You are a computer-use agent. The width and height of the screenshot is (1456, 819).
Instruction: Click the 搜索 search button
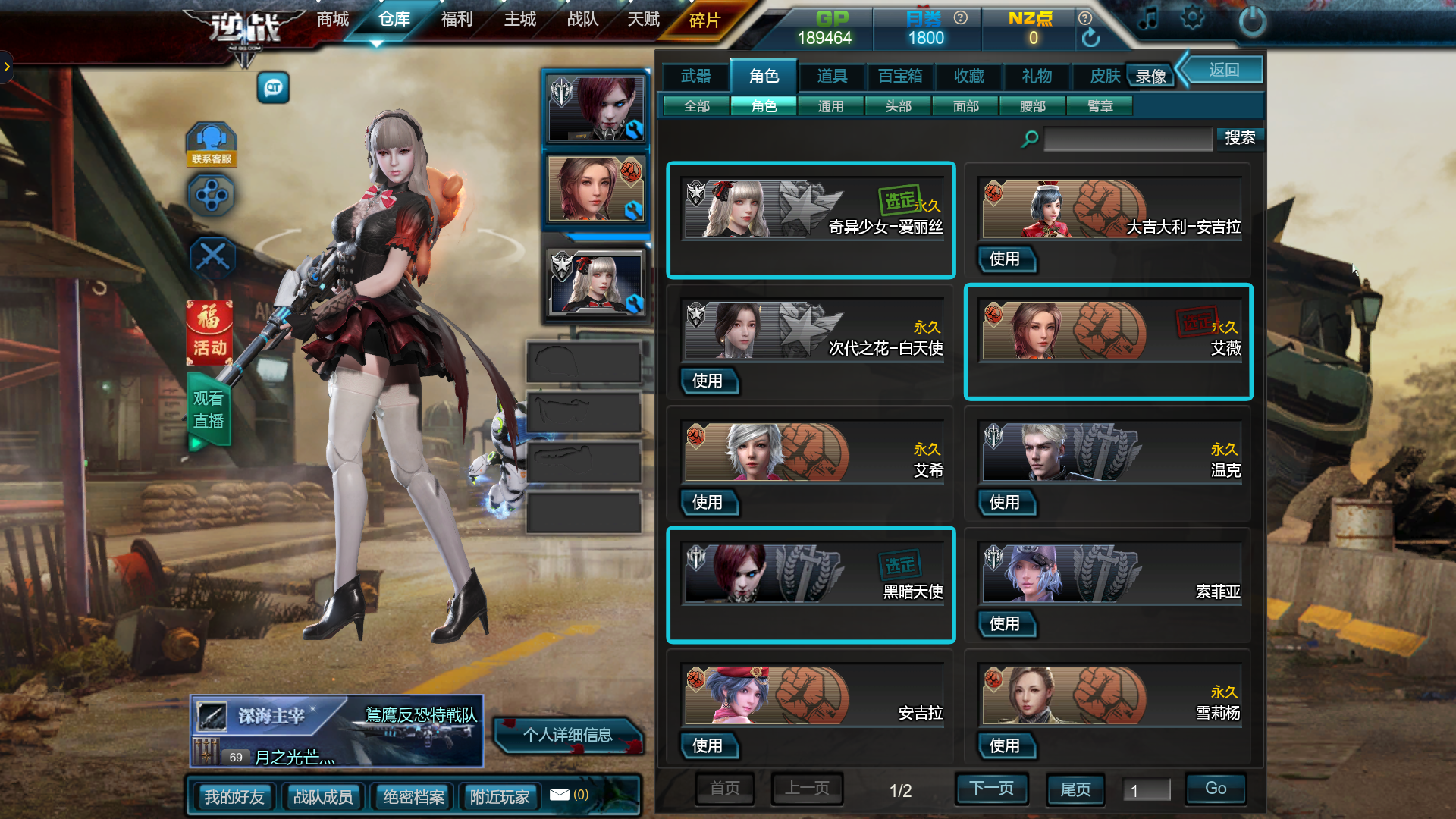(x=1240, y=138)
